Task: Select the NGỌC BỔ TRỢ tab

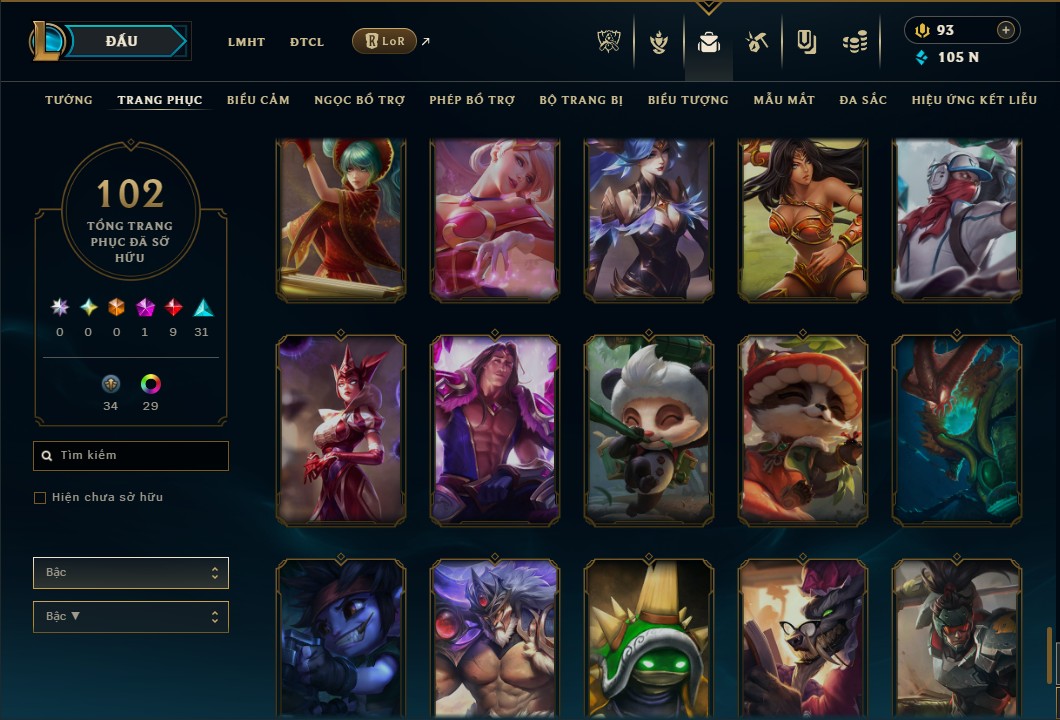Action: (x=360, y=100)
